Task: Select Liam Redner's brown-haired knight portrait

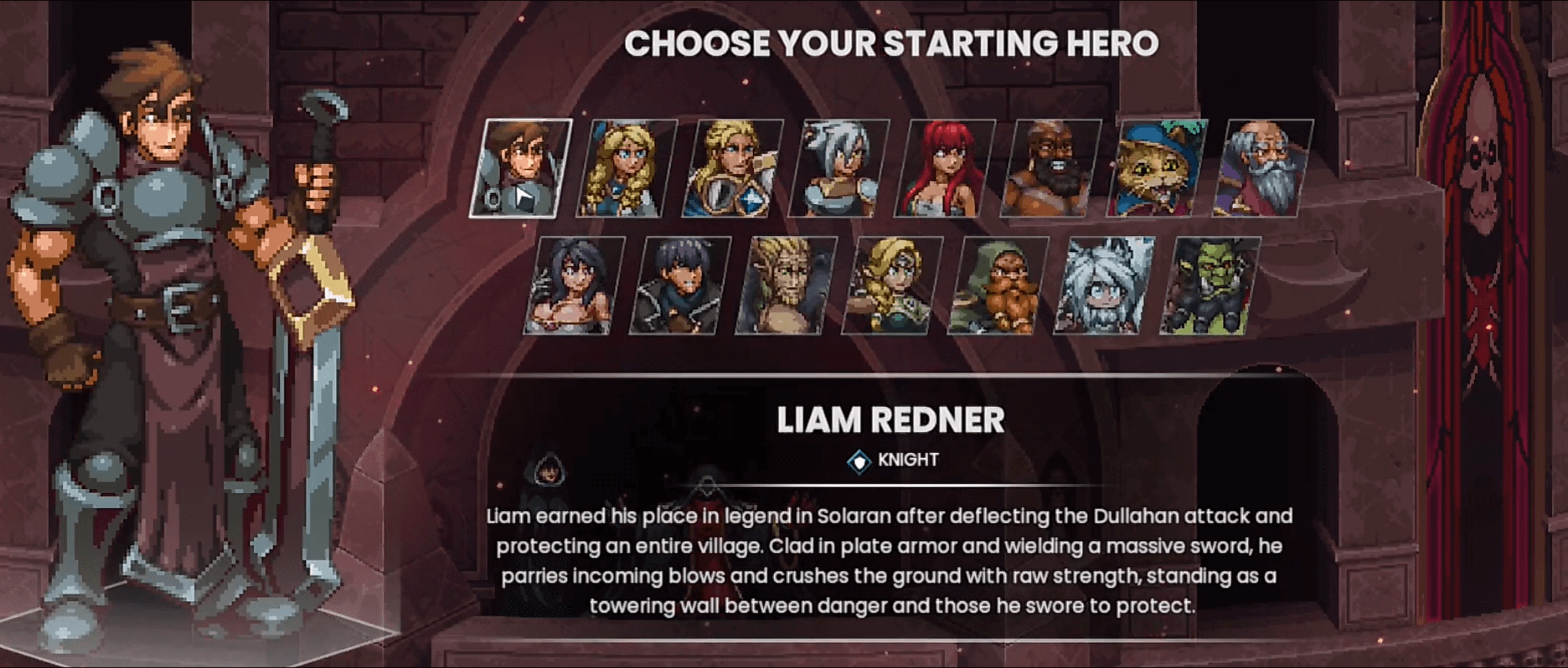Action: click(x=520, y=168)
